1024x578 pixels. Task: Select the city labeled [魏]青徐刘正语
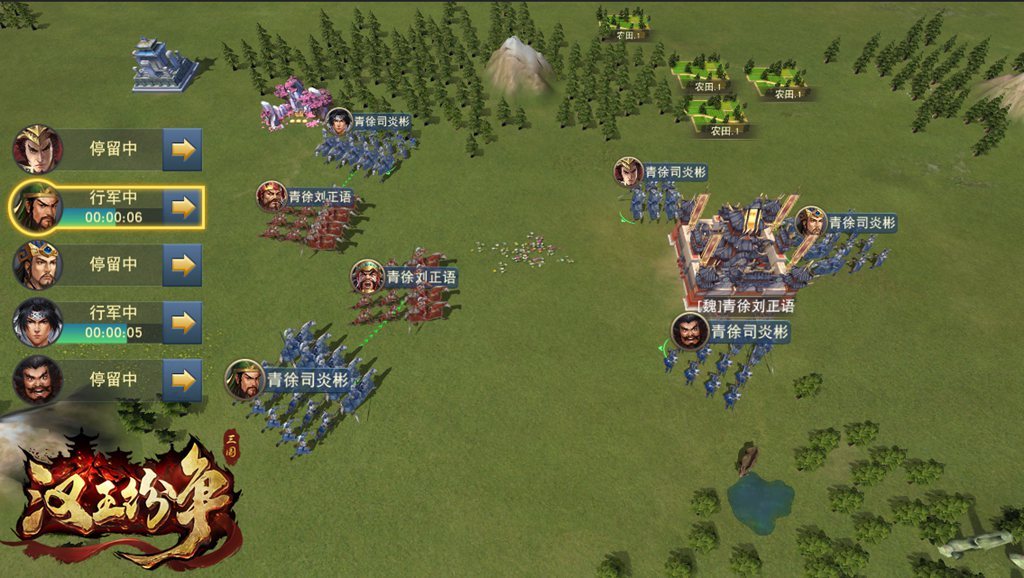pyautogui.click(x=742, y=252)
